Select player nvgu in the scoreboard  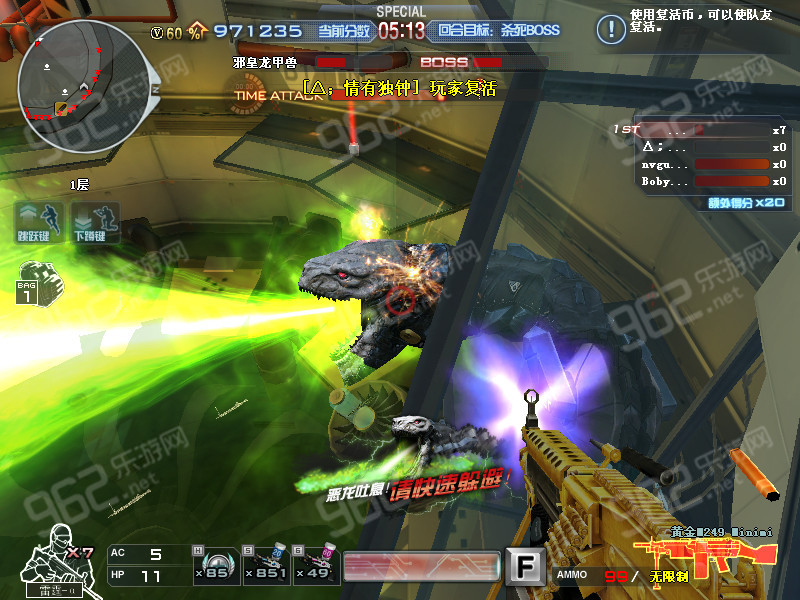click(700, 164)
